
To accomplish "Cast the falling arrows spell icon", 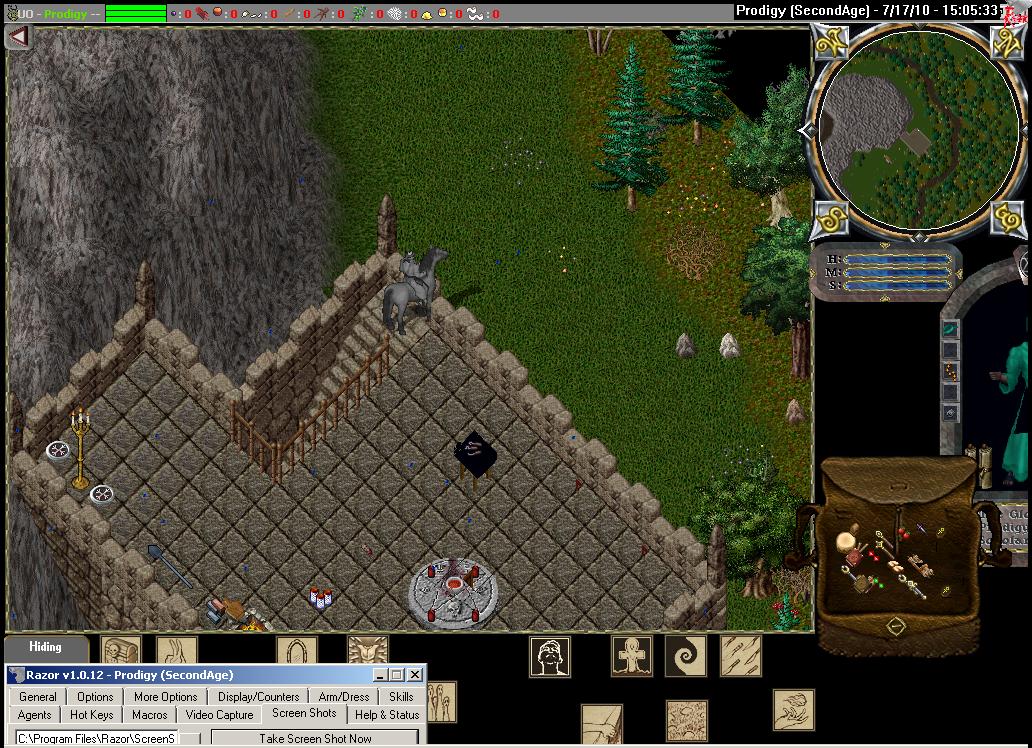I will (740, 656).
